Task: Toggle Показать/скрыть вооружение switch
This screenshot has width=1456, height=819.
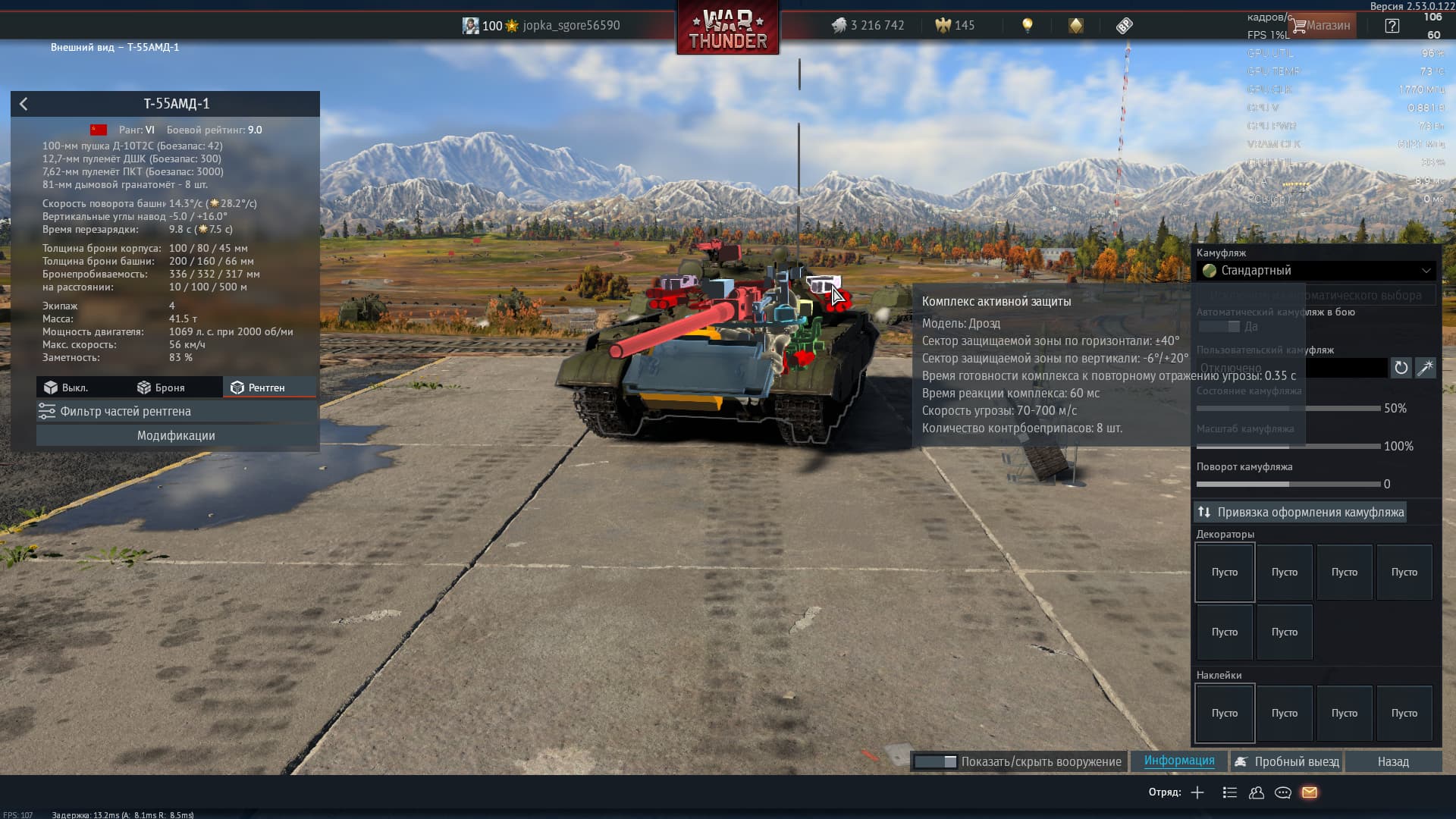Action: click(935, 761)
